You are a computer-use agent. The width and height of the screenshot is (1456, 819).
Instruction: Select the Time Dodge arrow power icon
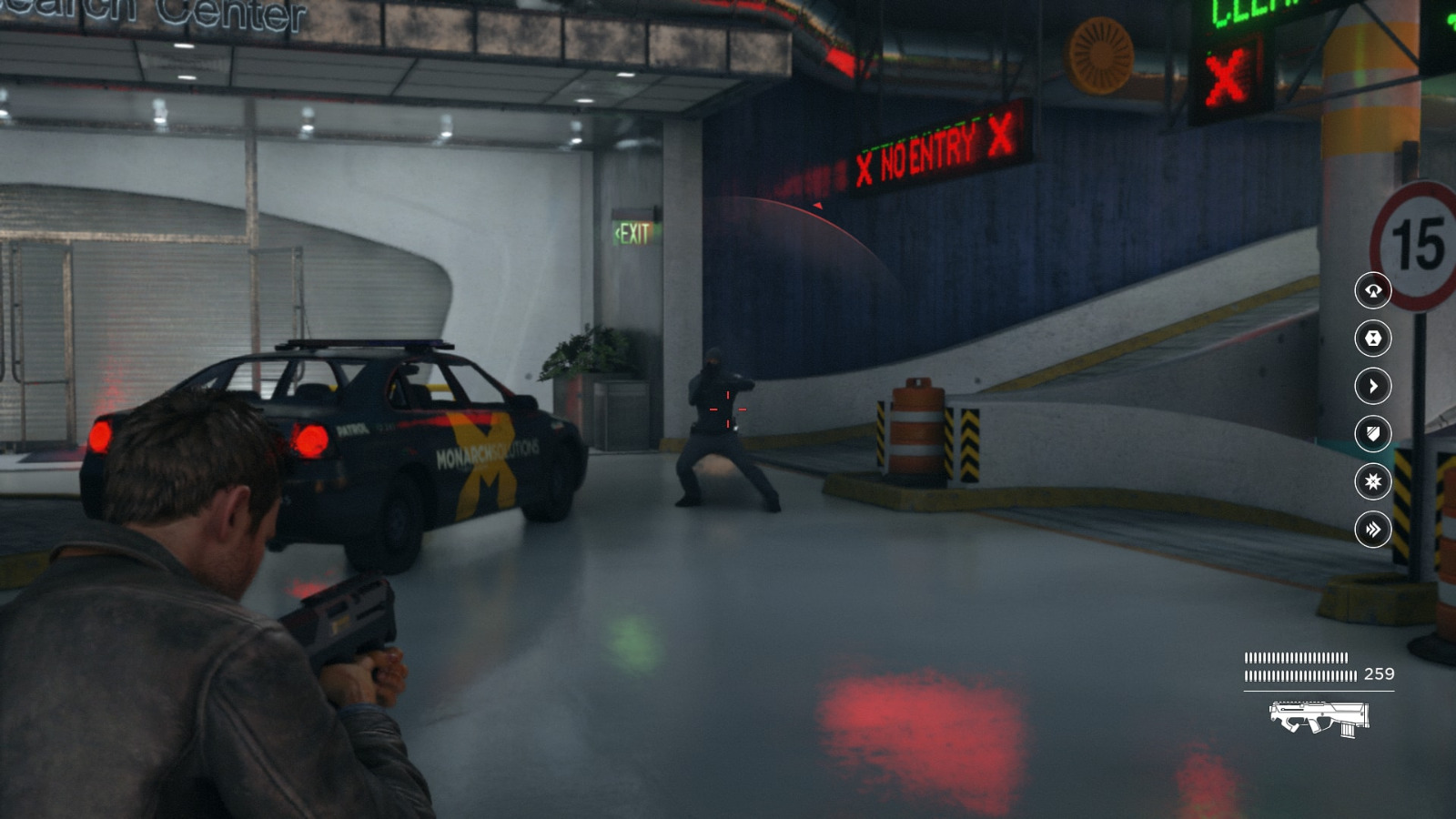[x=1374, y=386]
